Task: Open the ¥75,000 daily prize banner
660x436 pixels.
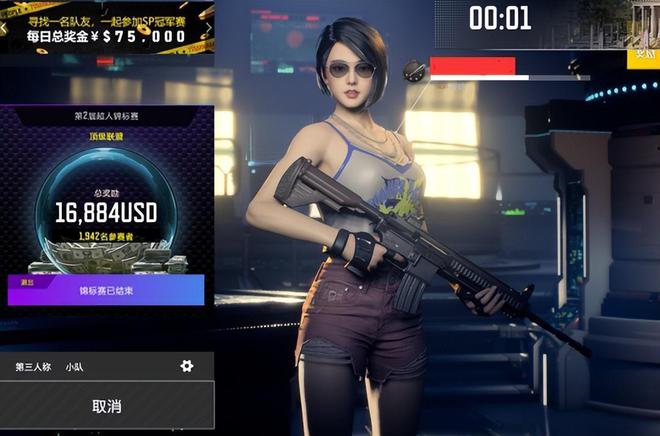Action: pos(106,27)
